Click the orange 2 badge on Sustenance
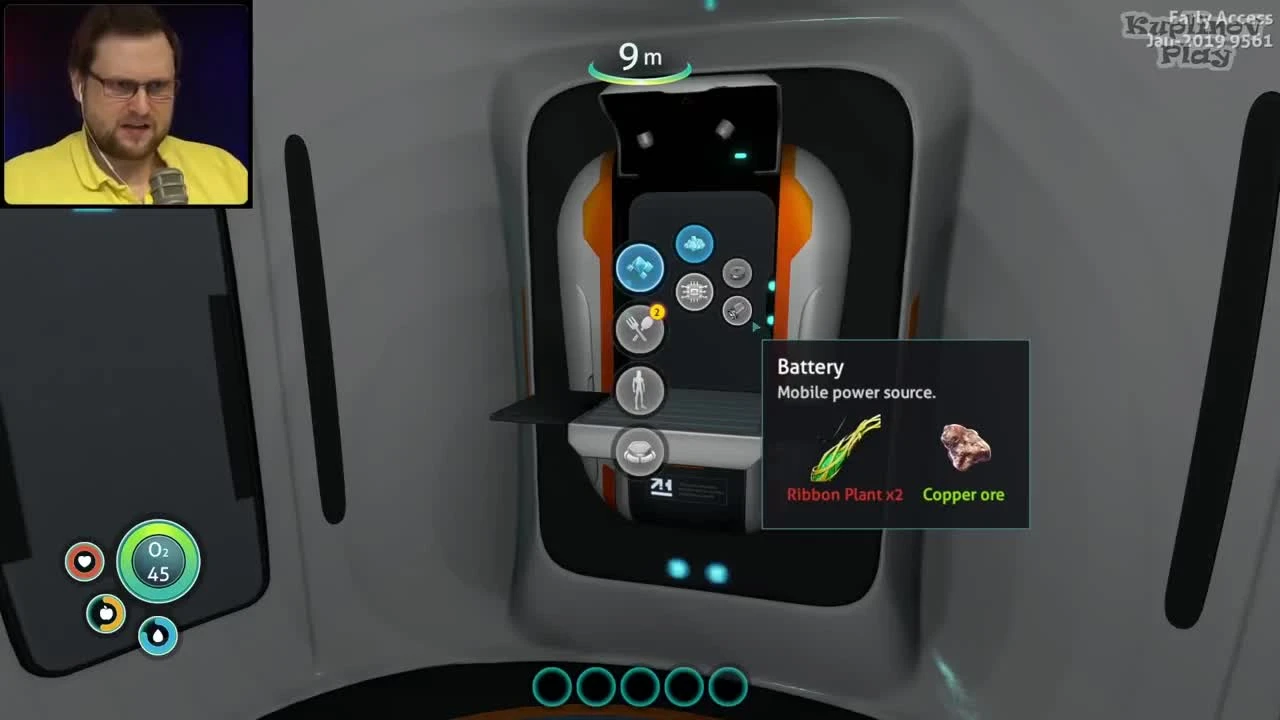Viewport: 1280px width, 720px height. tap(657, 312)
